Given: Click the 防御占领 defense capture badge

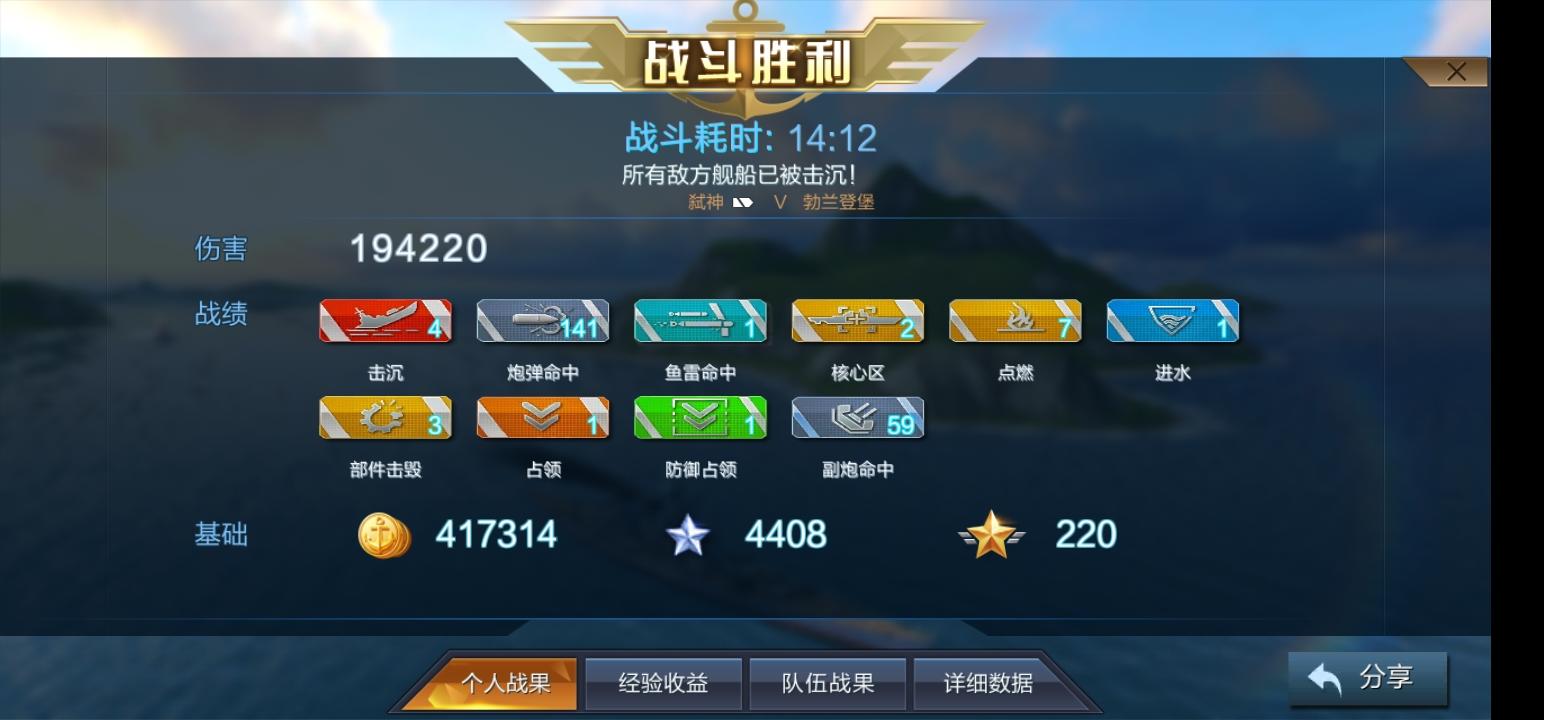Looking at the screenshot, I should click(x=700, y=418).
